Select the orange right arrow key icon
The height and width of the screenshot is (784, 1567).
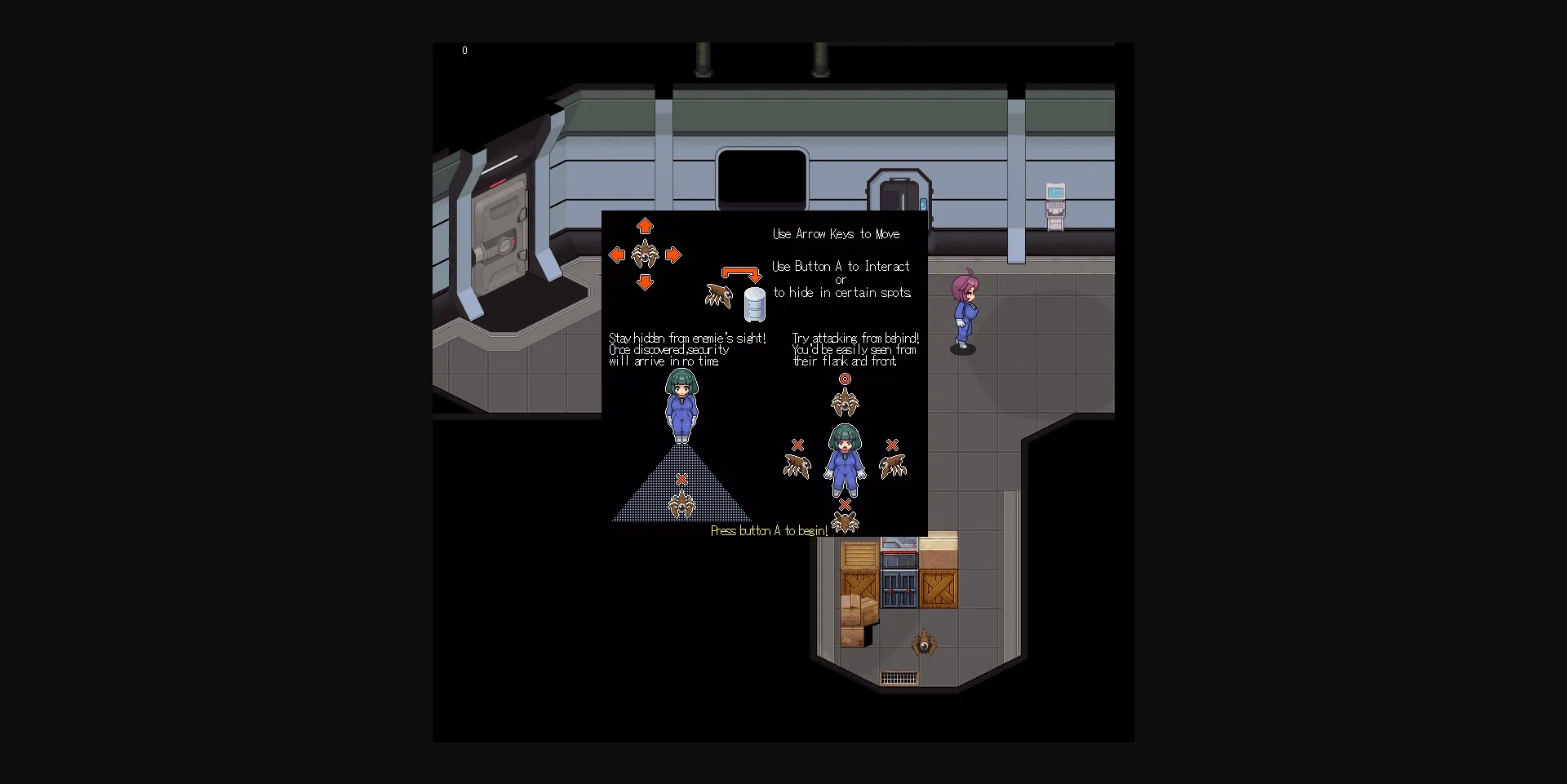coord(673,255)
